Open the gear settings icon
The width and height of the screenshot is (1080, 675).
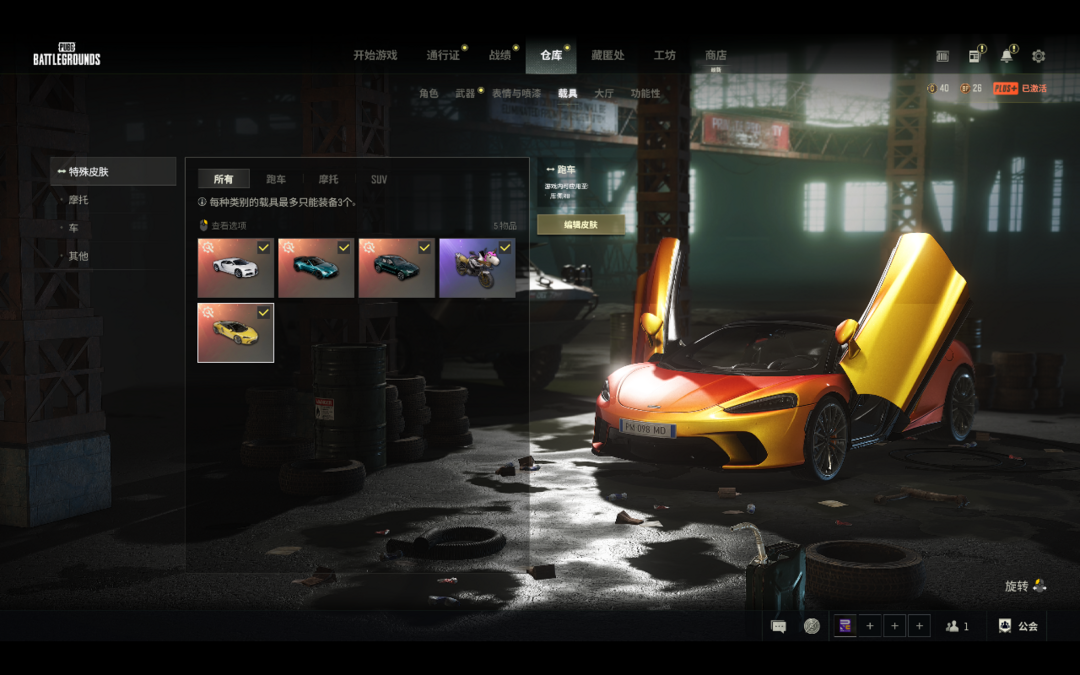[x=1038, y=56]
